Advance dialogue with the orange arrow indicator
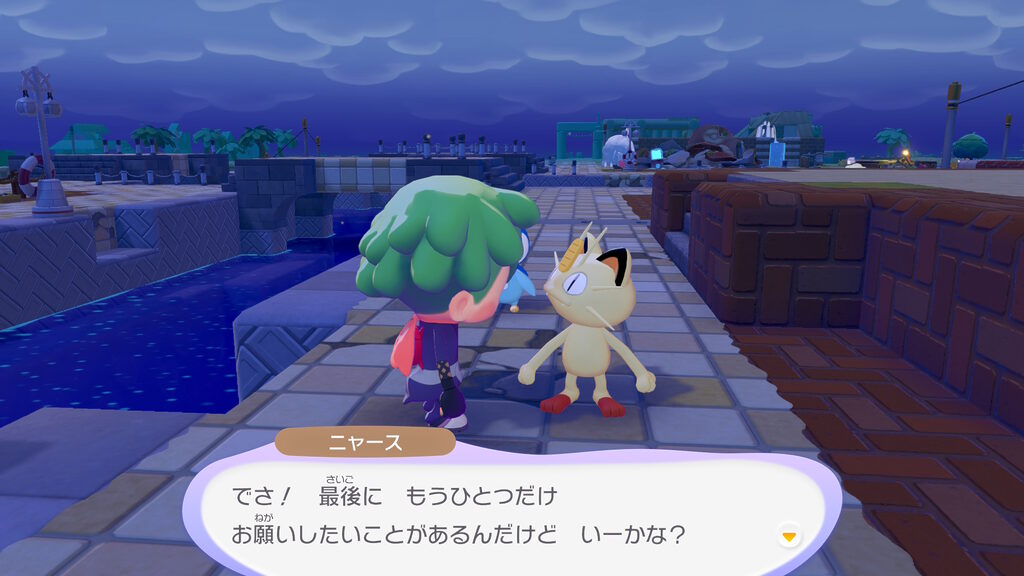 pyautogui.click(x=790, y=537)
